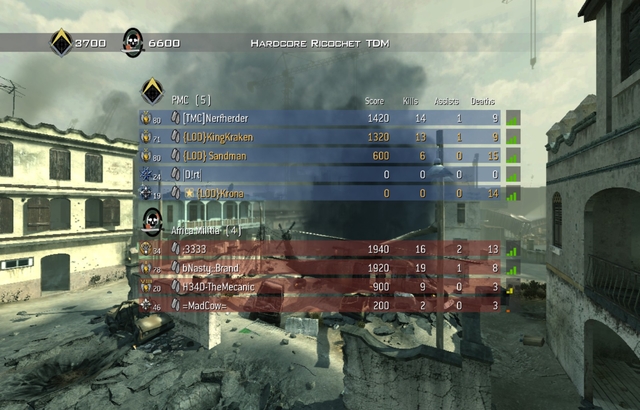Click the PMC team emblem
This screenshot has width=640, height=410.
pos(152,92)
